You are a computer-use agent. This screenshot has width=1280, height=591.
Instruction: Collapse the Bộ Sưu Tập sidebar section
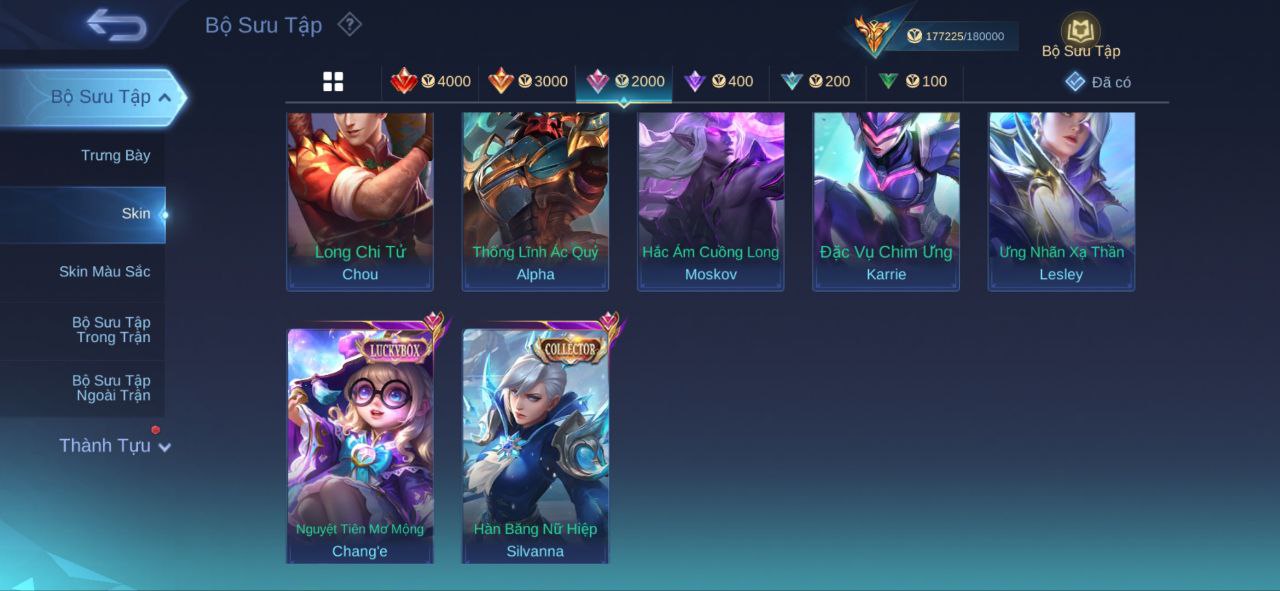click(110, 97)
